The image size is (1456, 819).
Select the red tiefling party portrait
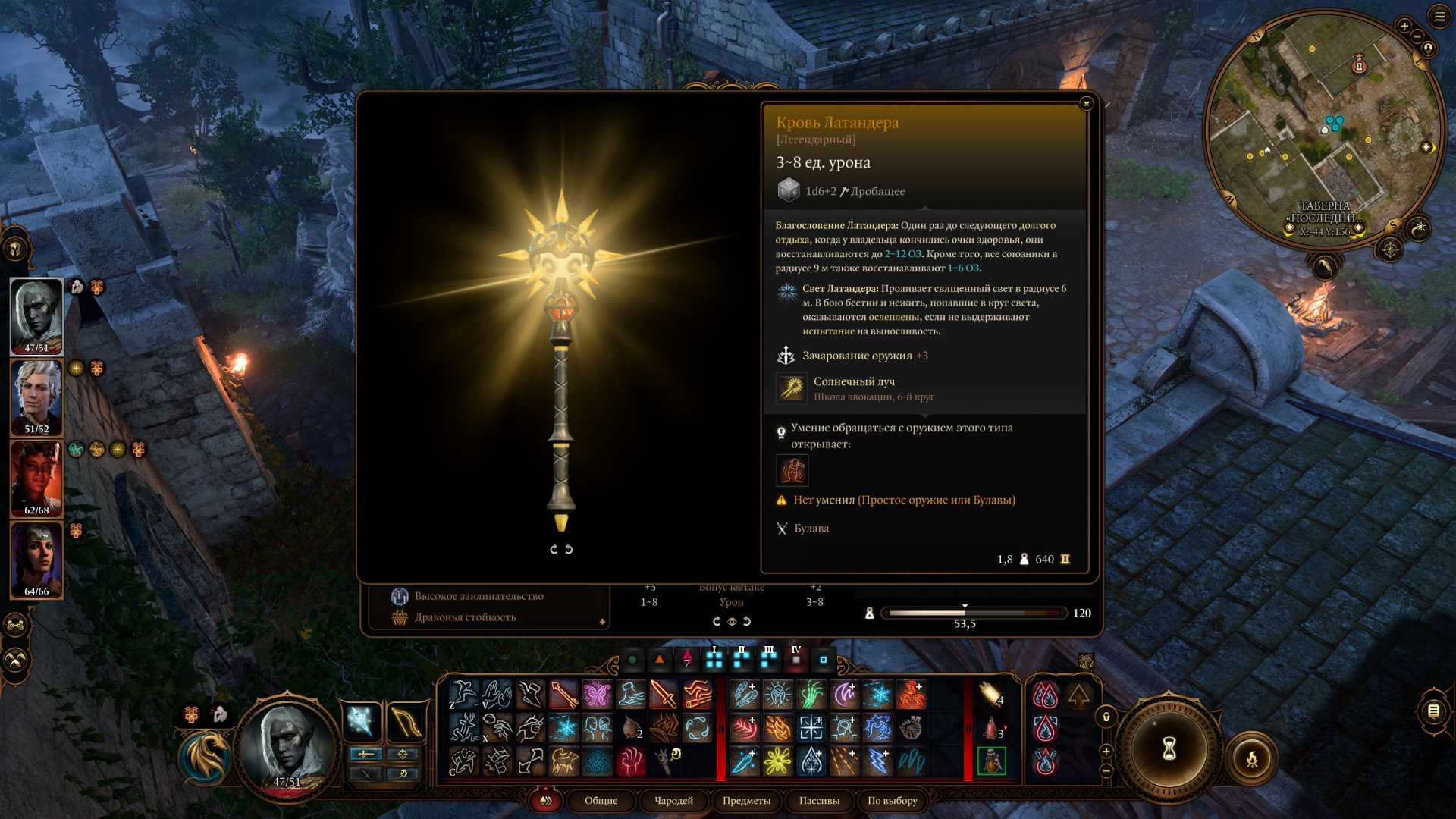pos(36,478)
